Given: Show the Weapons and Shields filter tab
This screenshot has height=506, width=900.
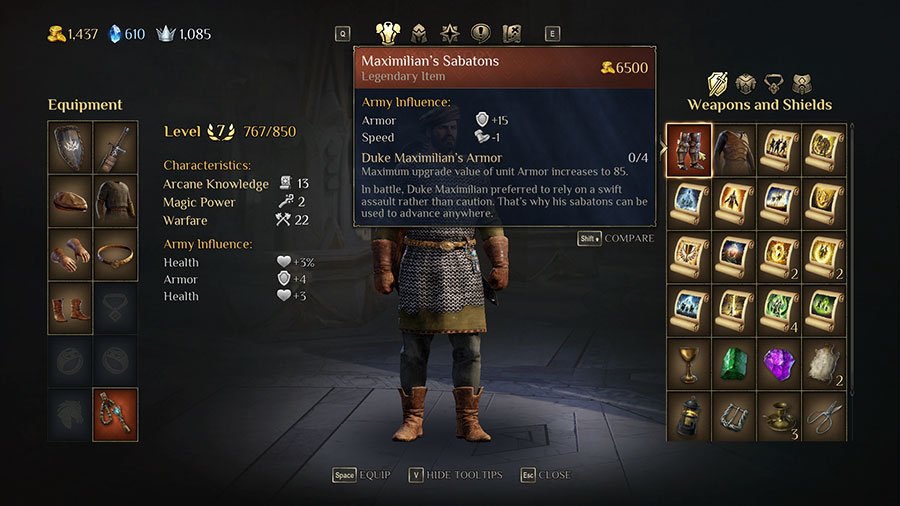Looking at the screenshot, I should coord(717,83).
